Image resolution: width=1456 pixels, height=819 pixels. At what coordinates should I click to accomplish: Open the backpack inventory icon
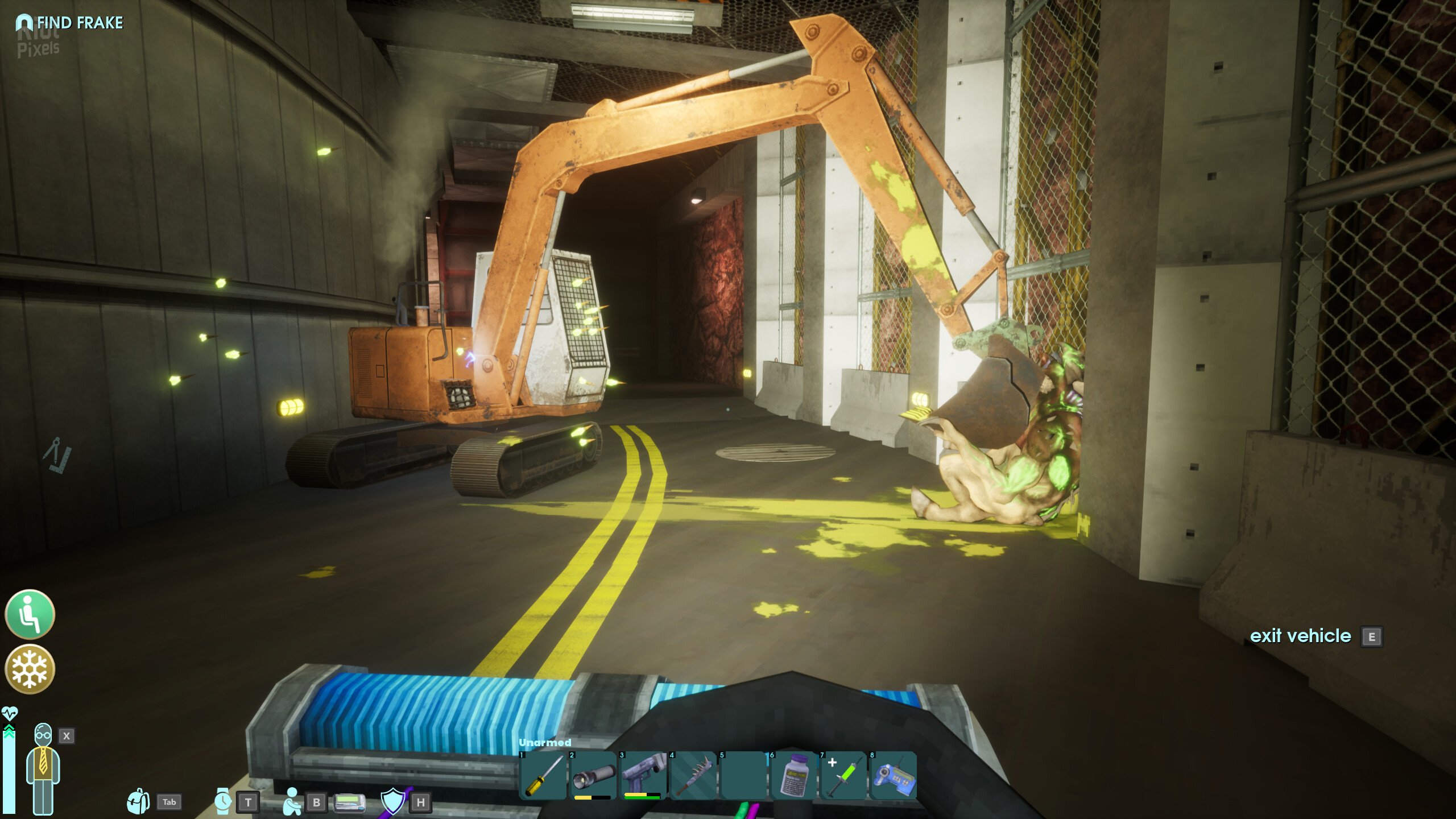tap(138, 802)
